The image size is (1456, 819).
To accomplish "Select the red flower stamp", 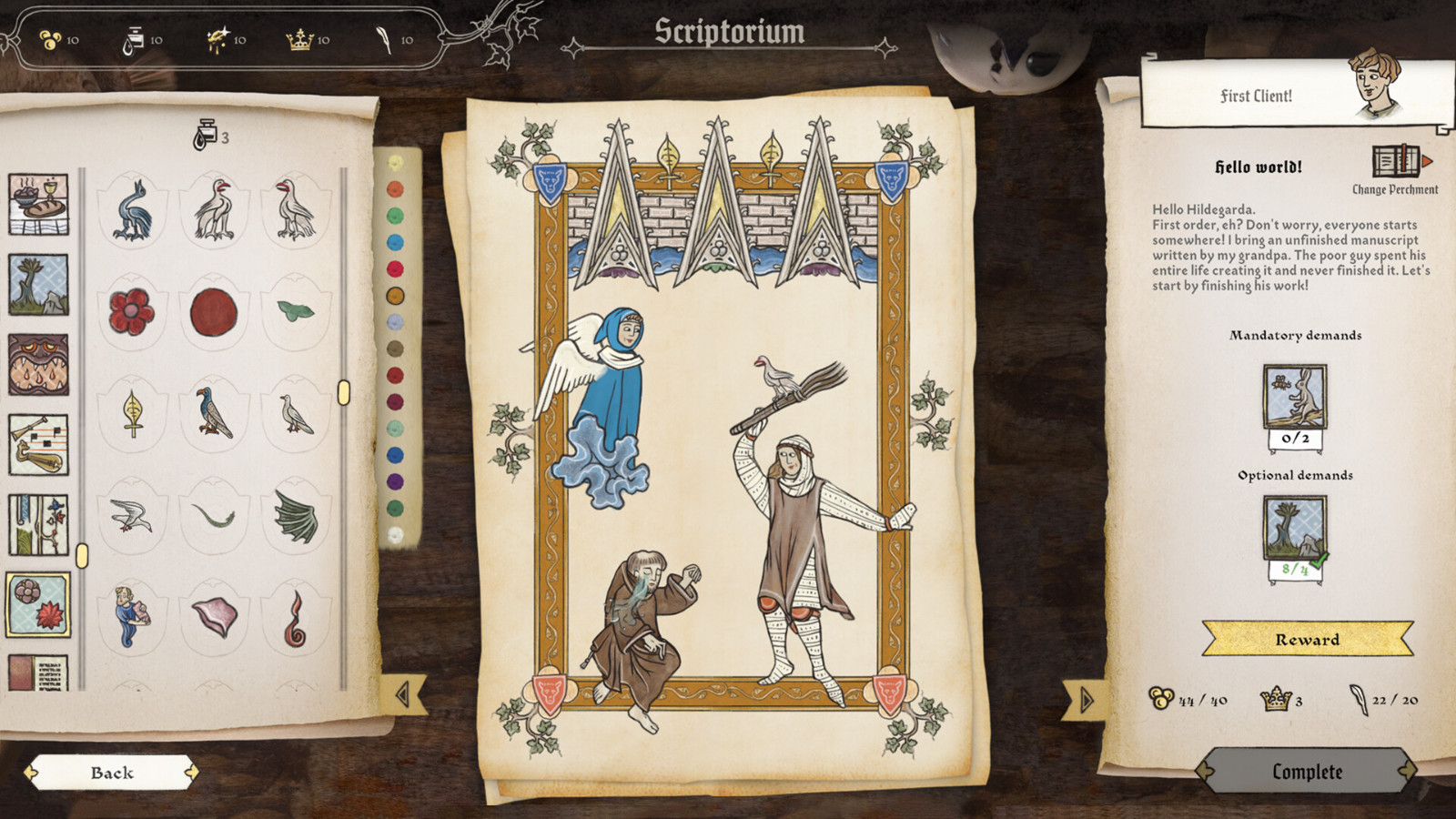I will pyautogui.click(x=132, y=309).
